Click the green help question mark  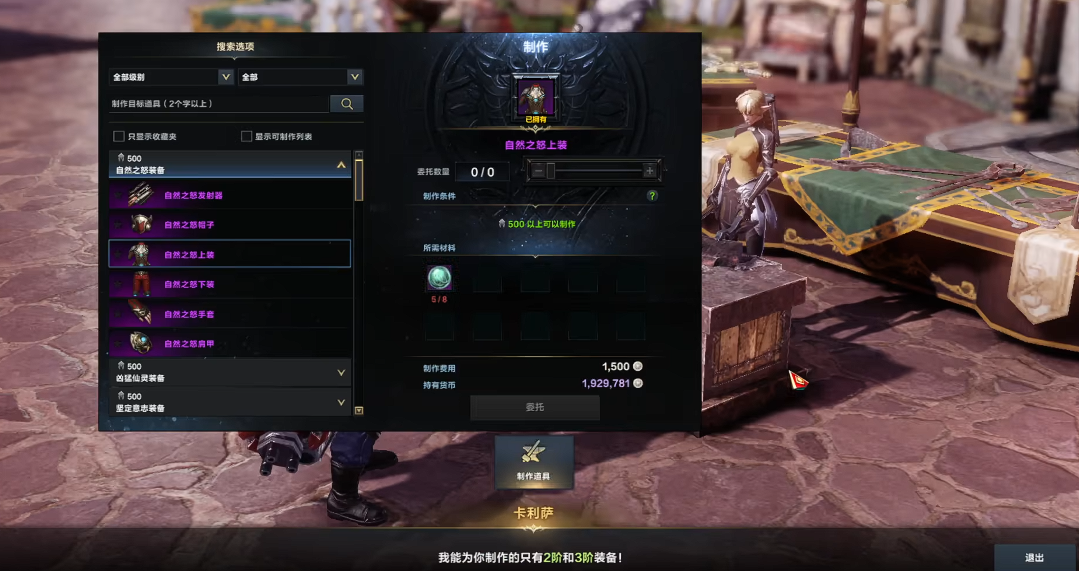click(x=652, y=196)
